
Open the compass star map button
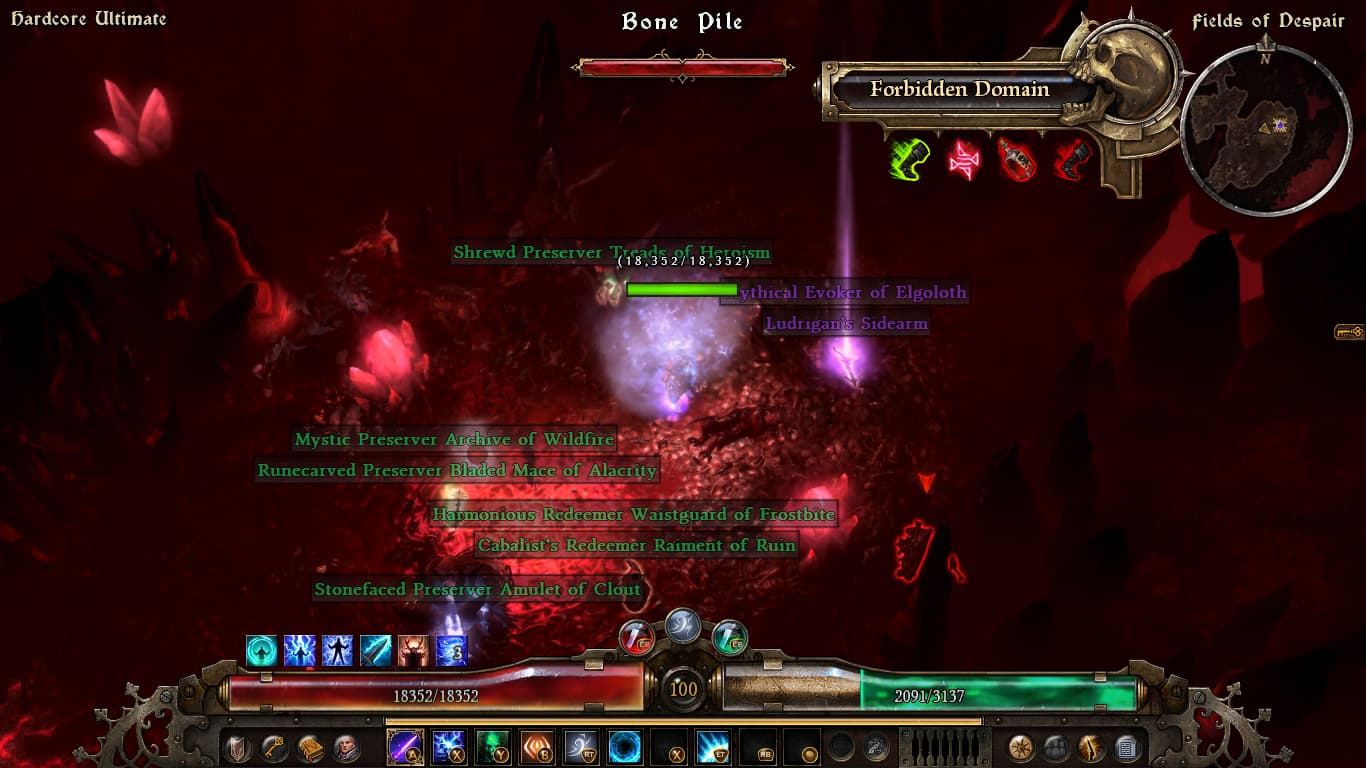1021,748
